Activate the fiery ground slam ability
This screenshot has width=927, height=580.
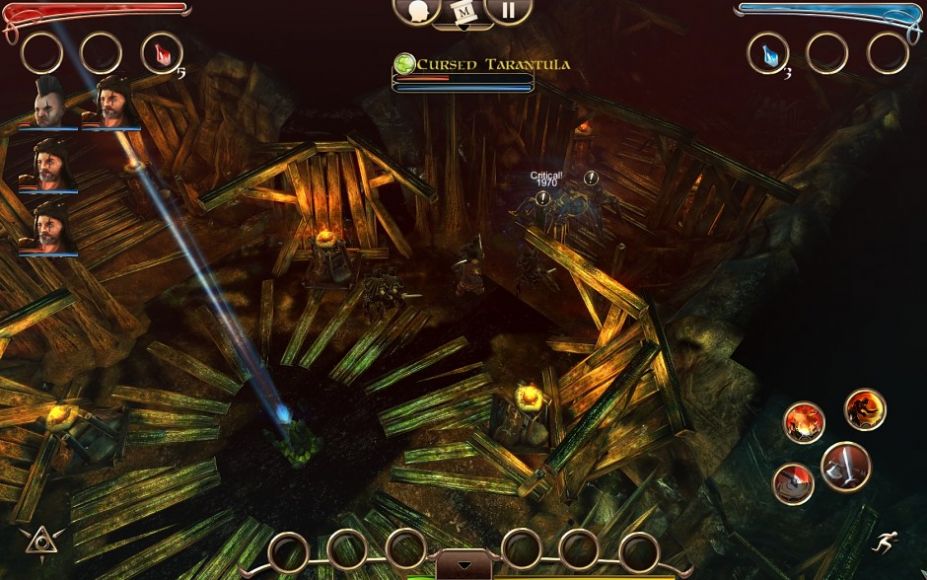pyautogui.click(x=803, y=422)
